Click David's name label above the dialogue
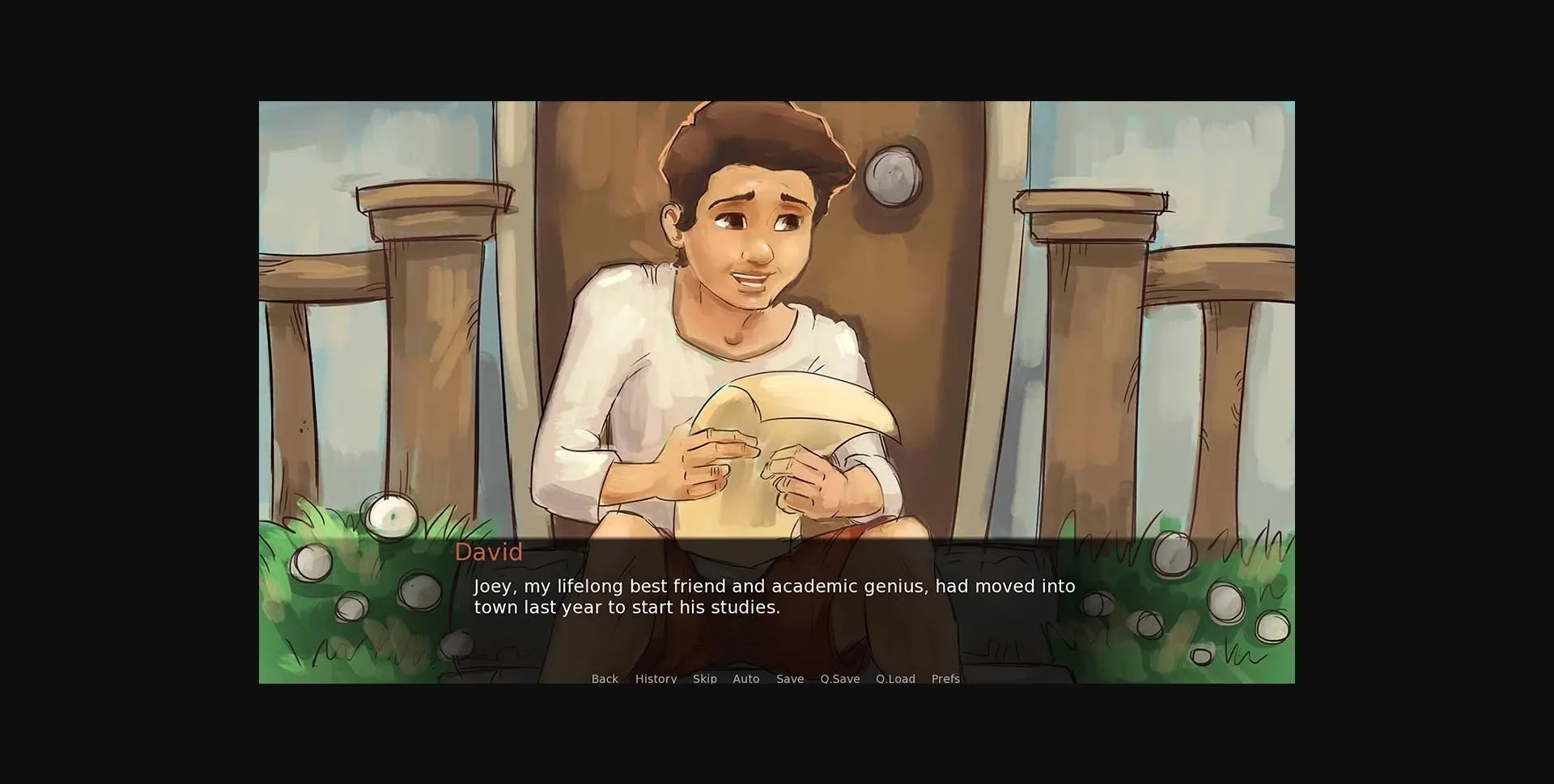Viewport: 1554px width, 784px height. tap(488, 553)
